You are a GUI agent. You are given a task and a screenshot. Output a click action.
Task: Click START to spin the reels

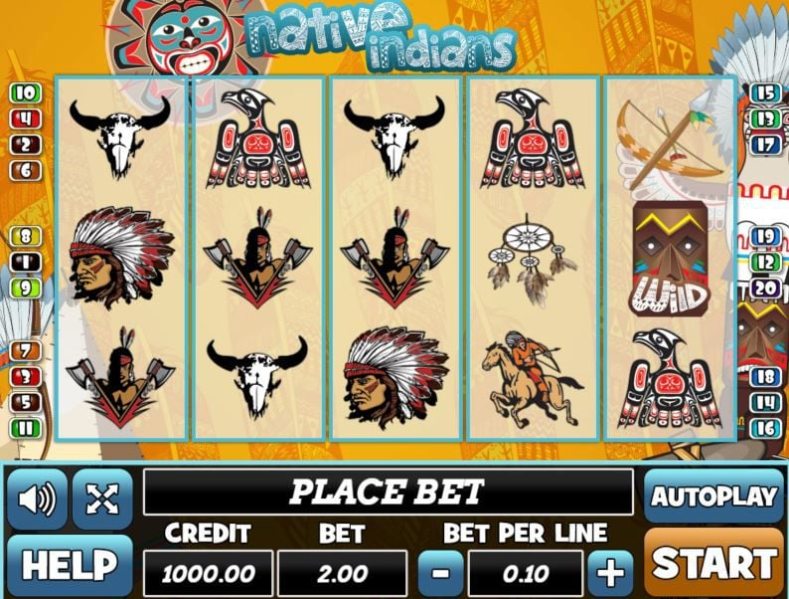[x=713, y=564]
